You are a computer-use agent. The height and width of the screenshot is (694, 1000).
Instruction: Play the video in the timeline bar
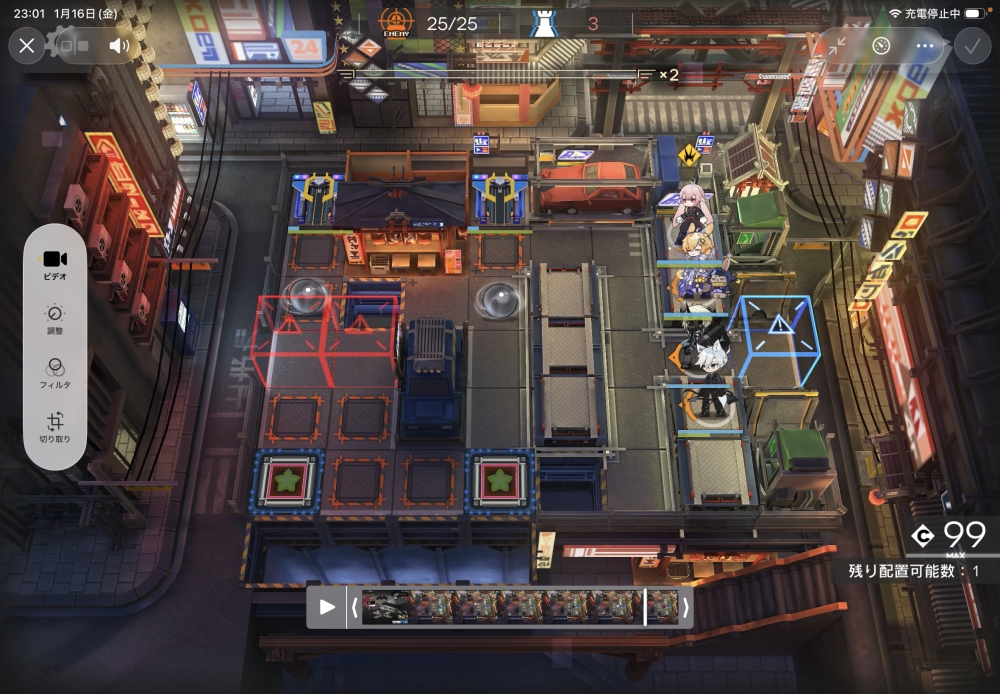[x=327, y=607]
